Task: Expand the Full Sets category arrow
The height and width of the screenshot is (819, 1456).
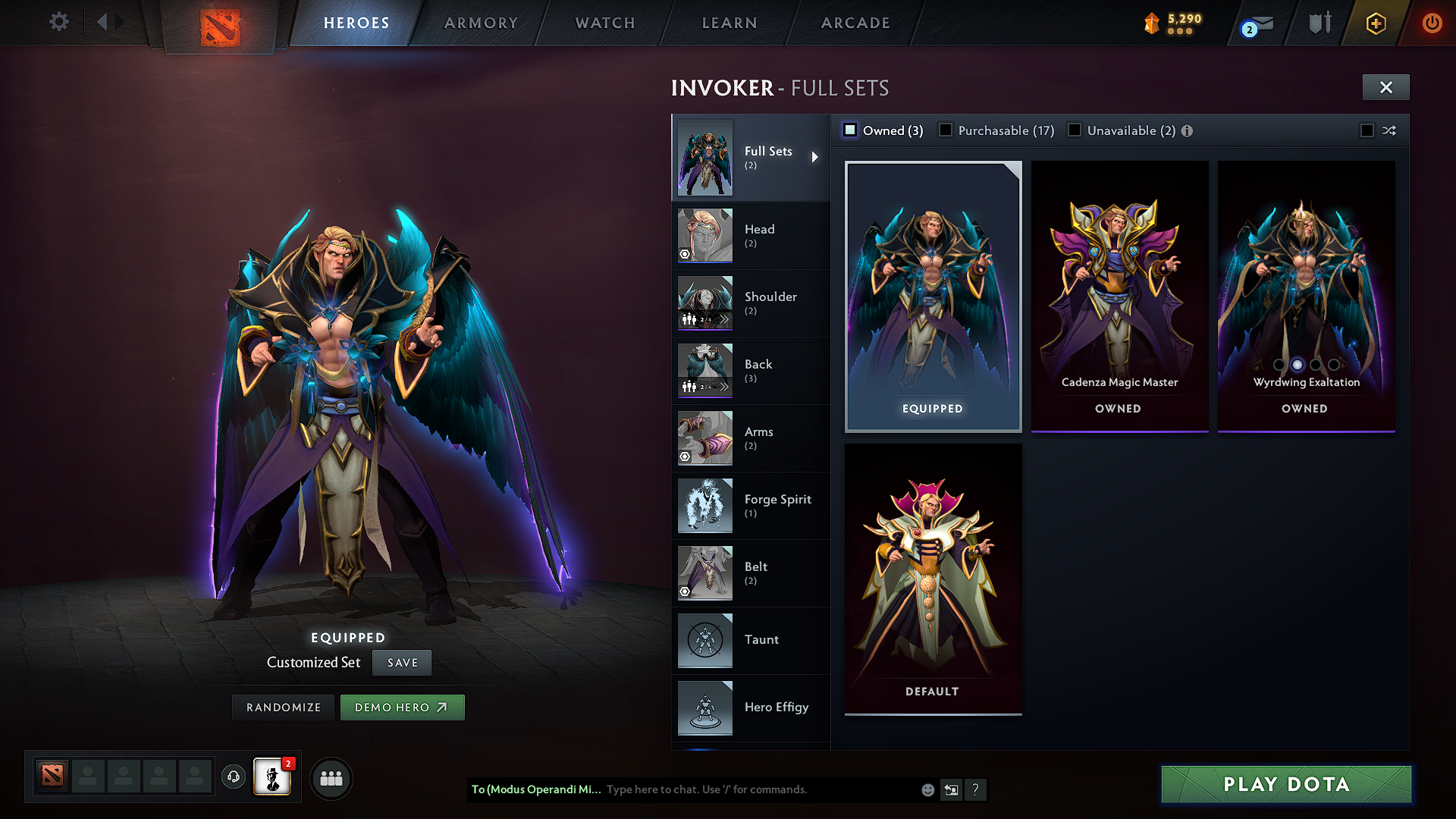Action: 816,158
